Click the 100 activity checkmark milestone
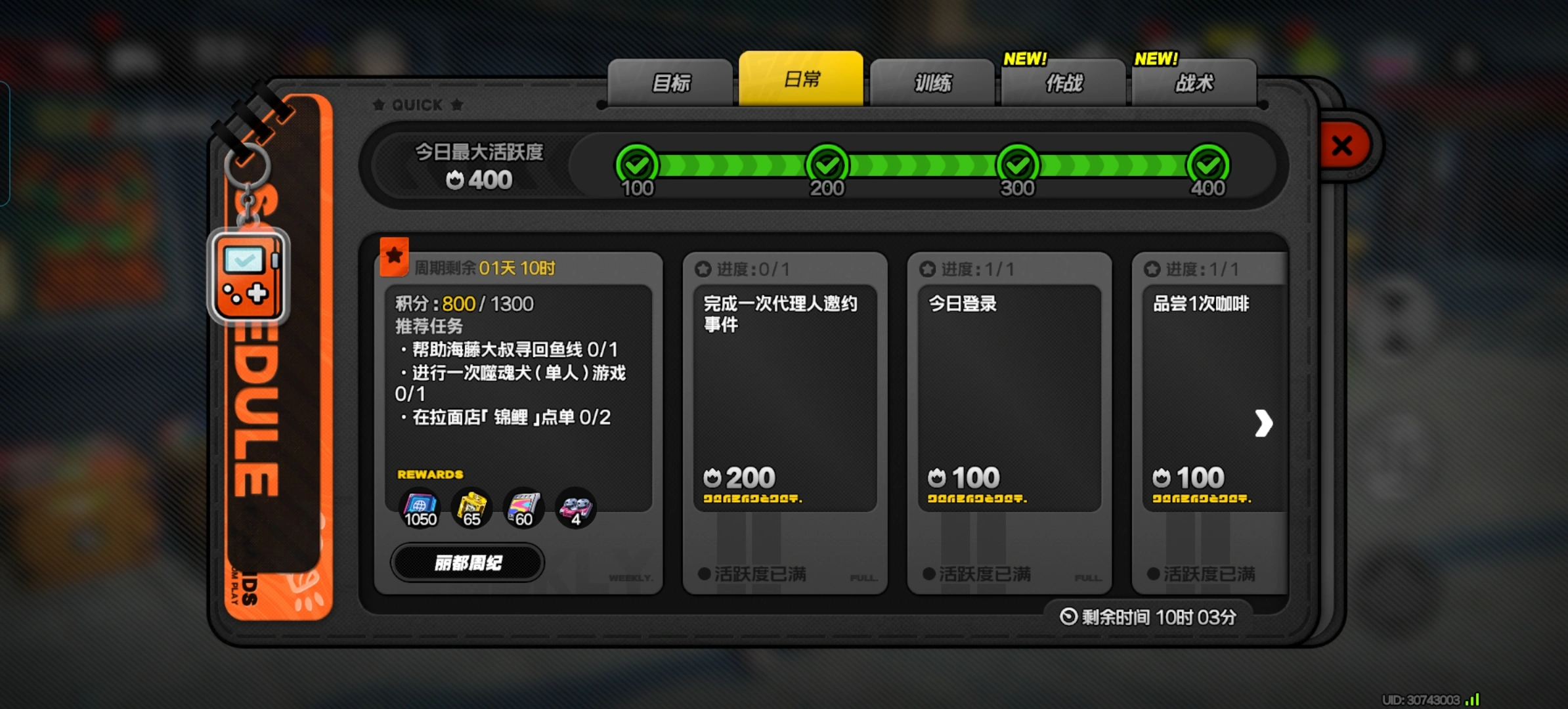Viewport: 1568px width, 709px height. coord(636,165)
